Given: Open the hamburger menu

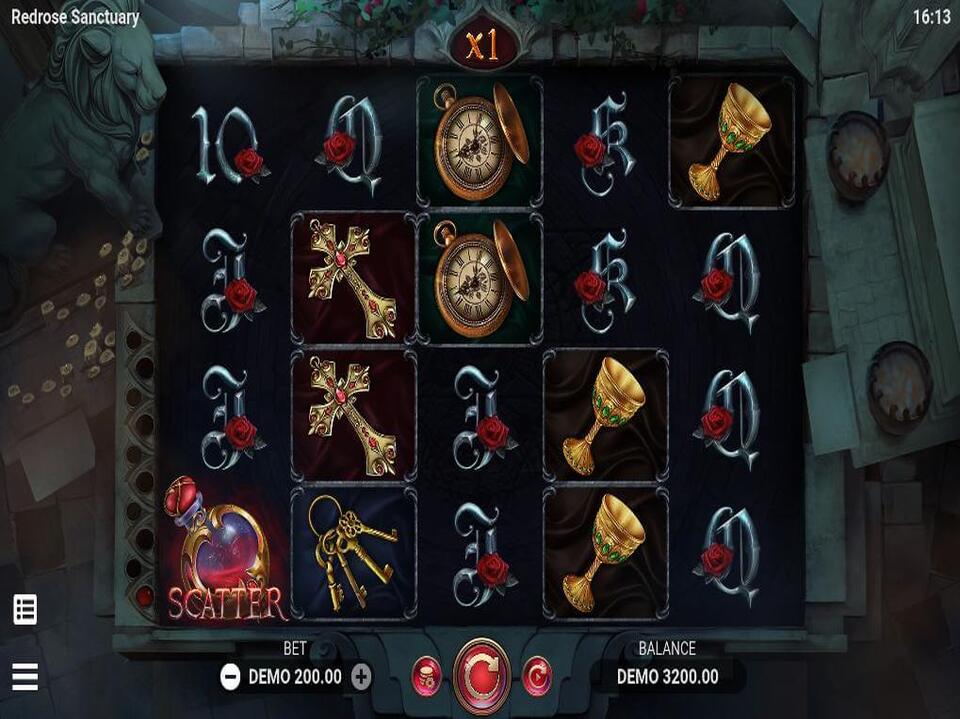Looking at the screenshot, I should click(x=25, y=677).
